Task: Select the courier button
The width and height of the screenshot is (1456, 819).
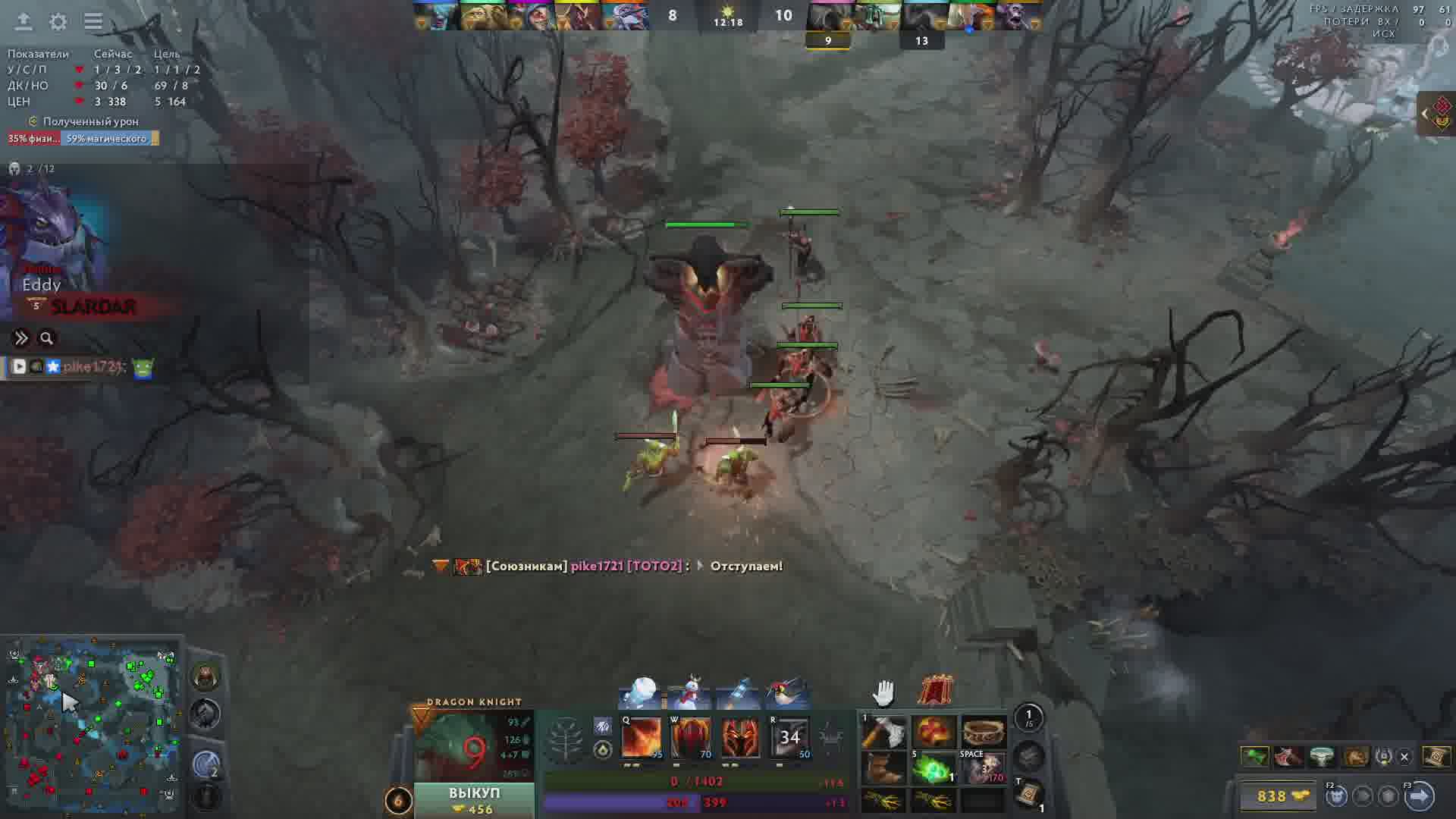Action: pos(1336,796)
